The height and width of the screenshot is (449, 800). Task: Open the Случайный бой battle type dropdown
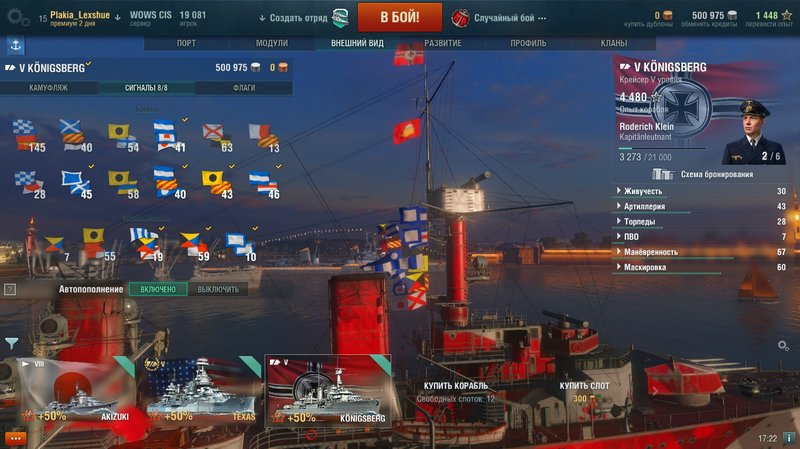pos(512,18)
